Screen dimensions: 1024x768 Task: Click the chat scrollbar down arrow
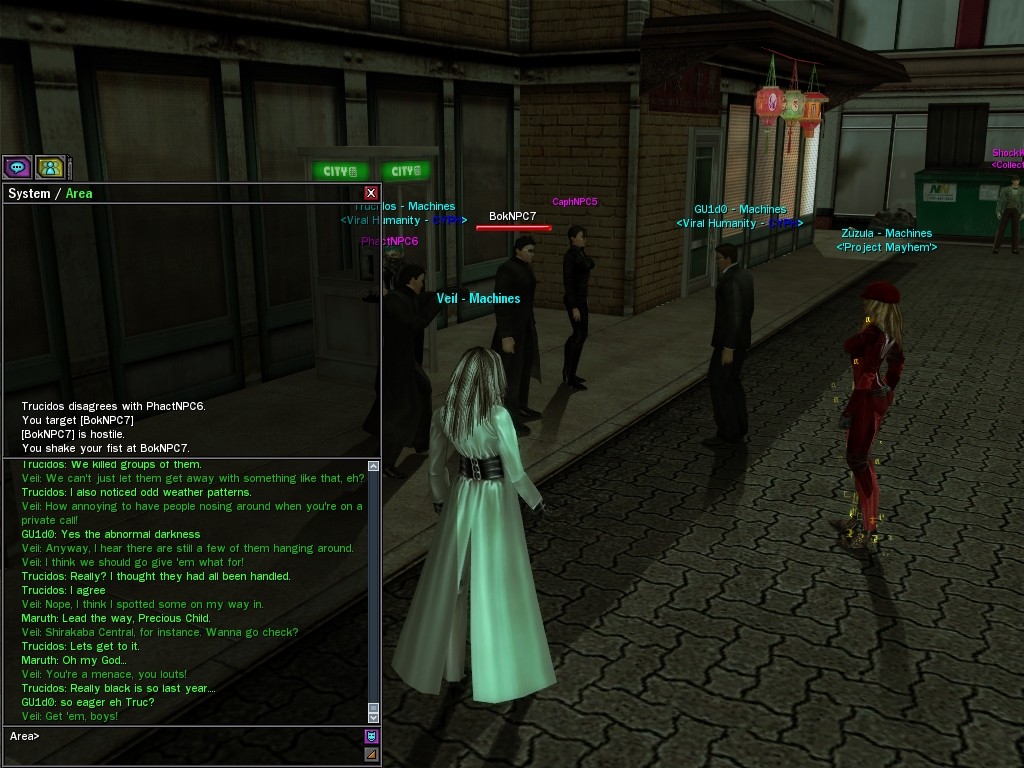point(374,717)
